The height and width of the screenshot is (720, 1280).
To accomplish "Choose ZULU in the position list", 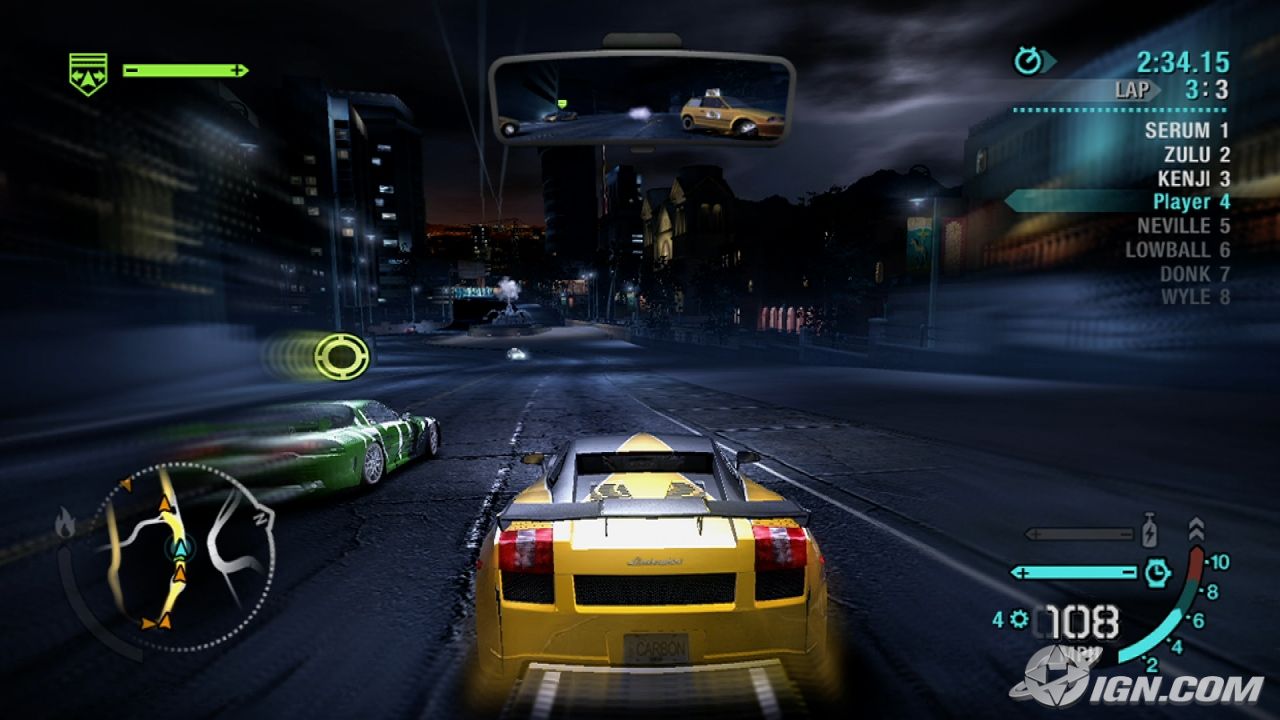I will point(1196,154).
